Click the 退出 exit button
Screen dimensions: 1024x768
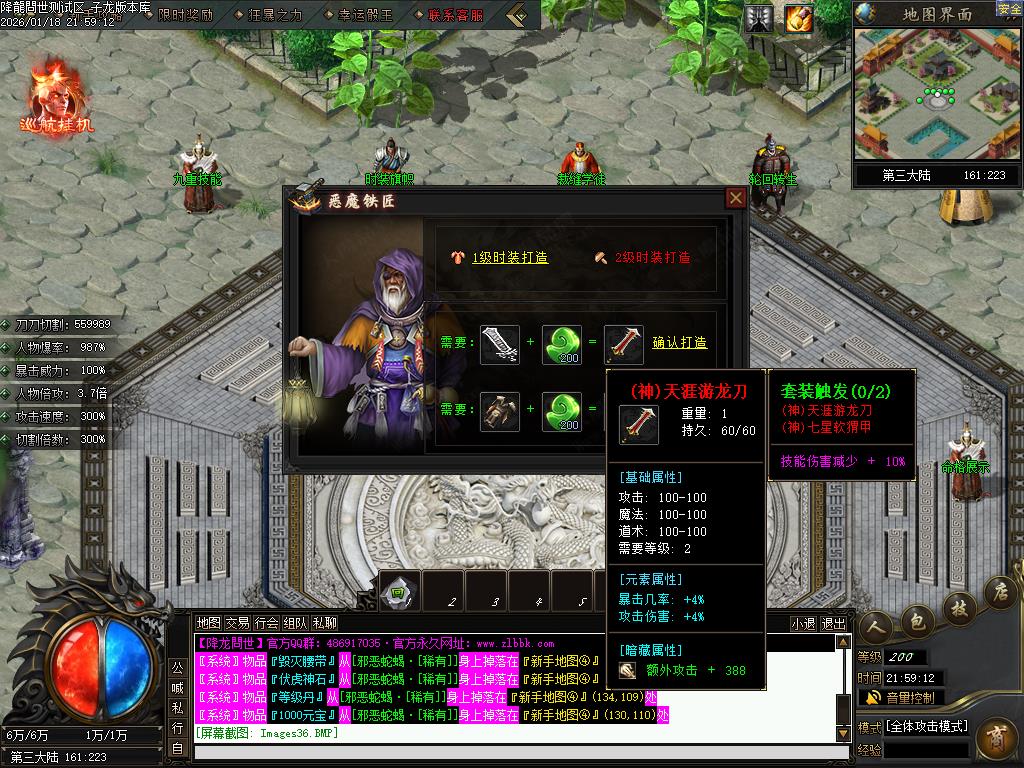click(x=833, y=623)
